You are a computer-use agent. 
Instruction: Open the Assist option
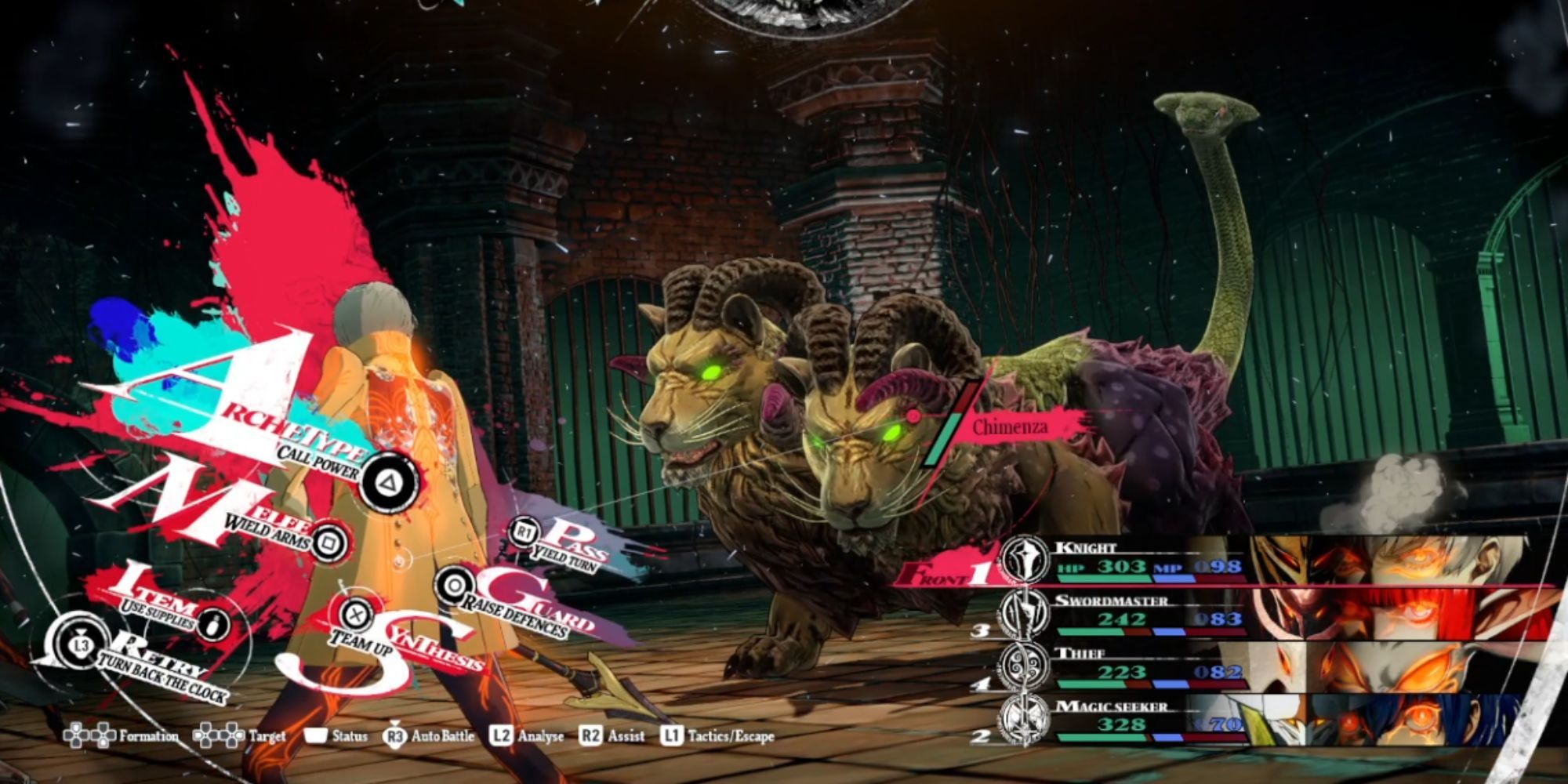[612, 736]
